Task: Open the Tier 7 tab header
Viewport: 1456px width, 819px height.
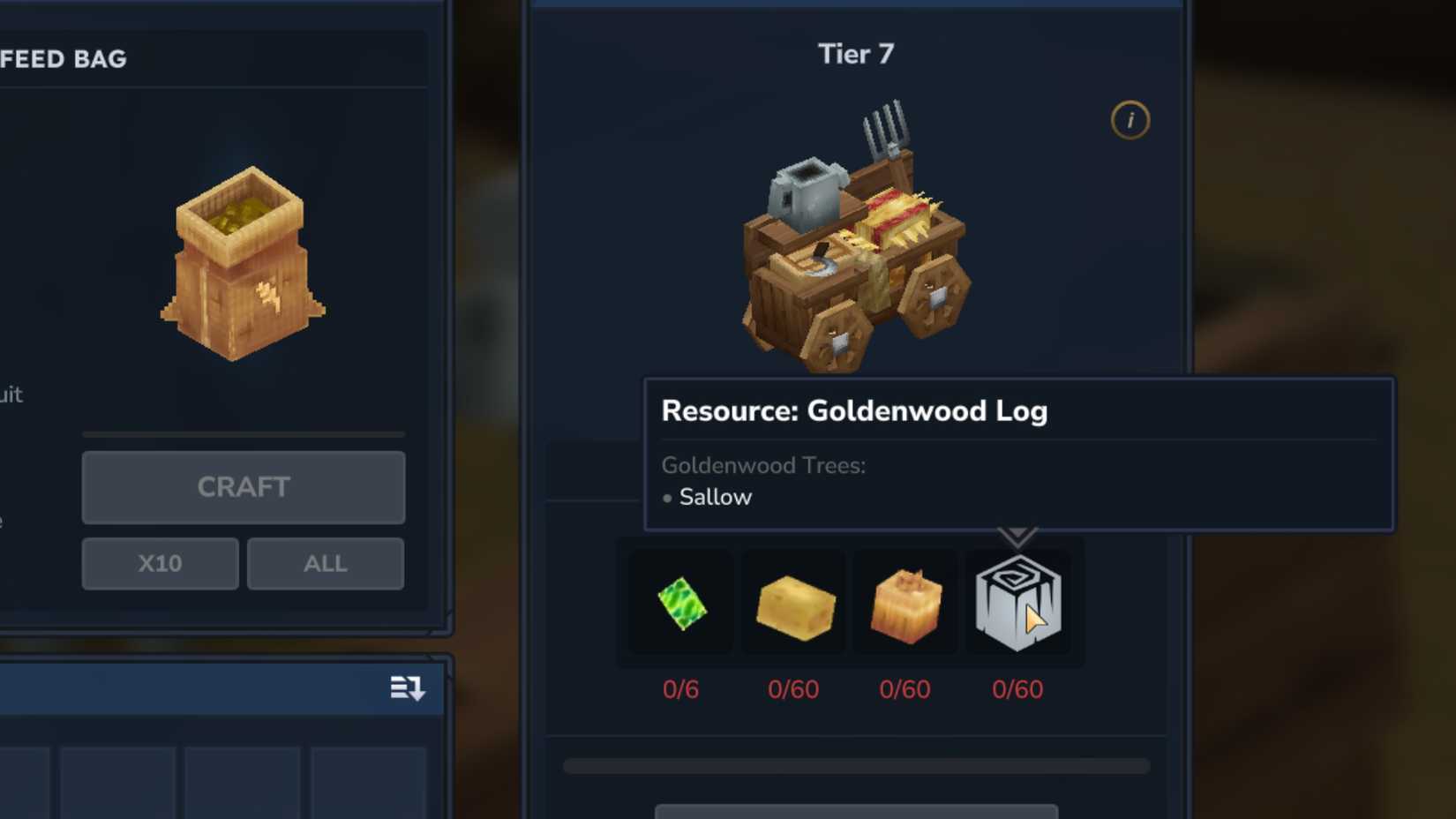Action: click(x=855, y=54)
